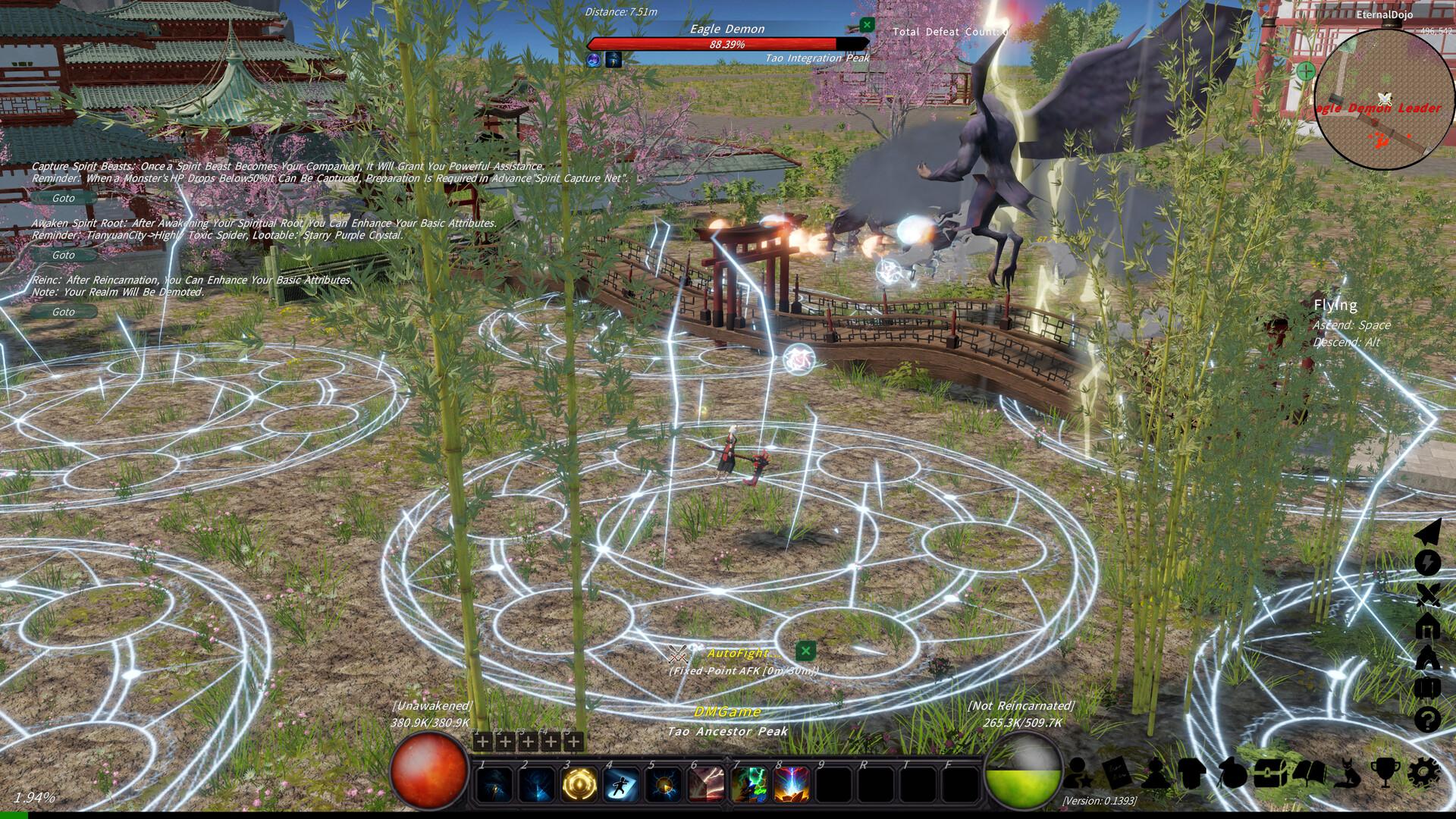Show help with the question mark icon

click(x=1427, y=719)
